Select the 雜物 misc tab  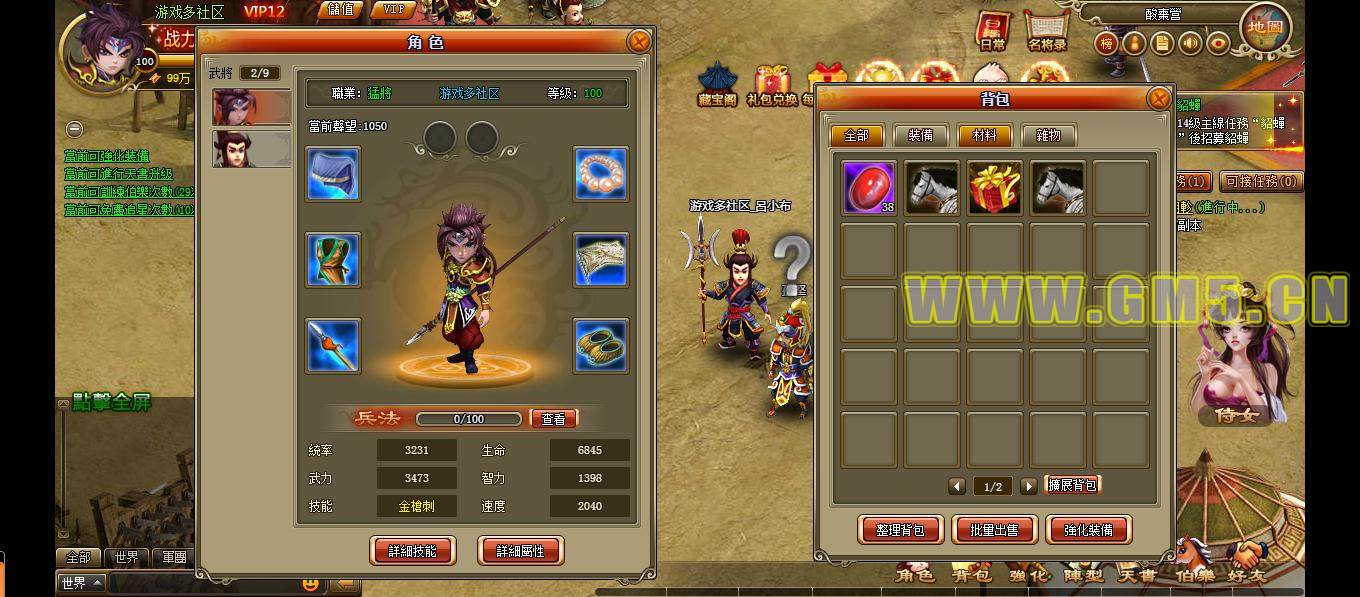(1047, 136)
